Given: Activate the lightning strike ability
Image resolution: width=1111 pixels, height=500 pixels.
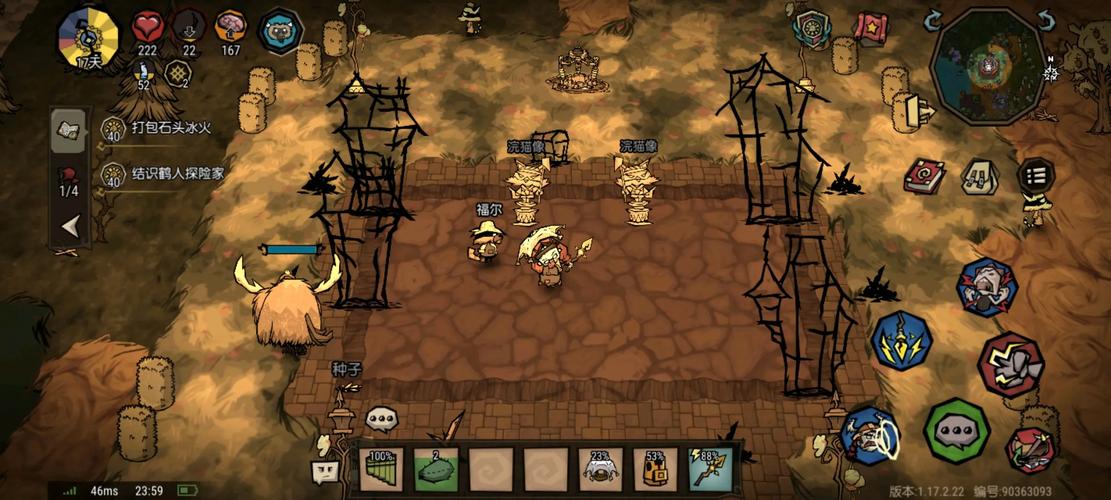Looking at the screenshot, I should 901,341.
